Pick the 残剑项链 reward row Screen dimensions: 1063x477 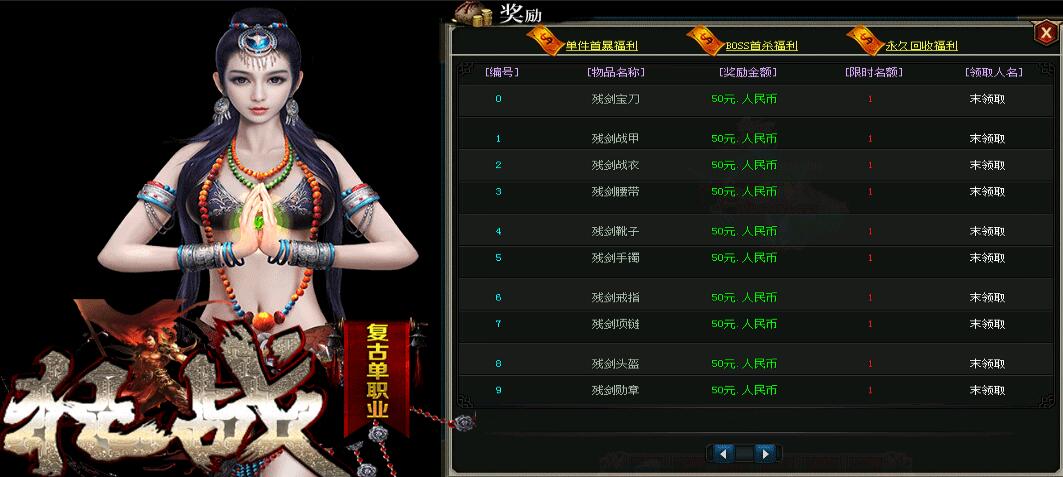pos(616,324)
